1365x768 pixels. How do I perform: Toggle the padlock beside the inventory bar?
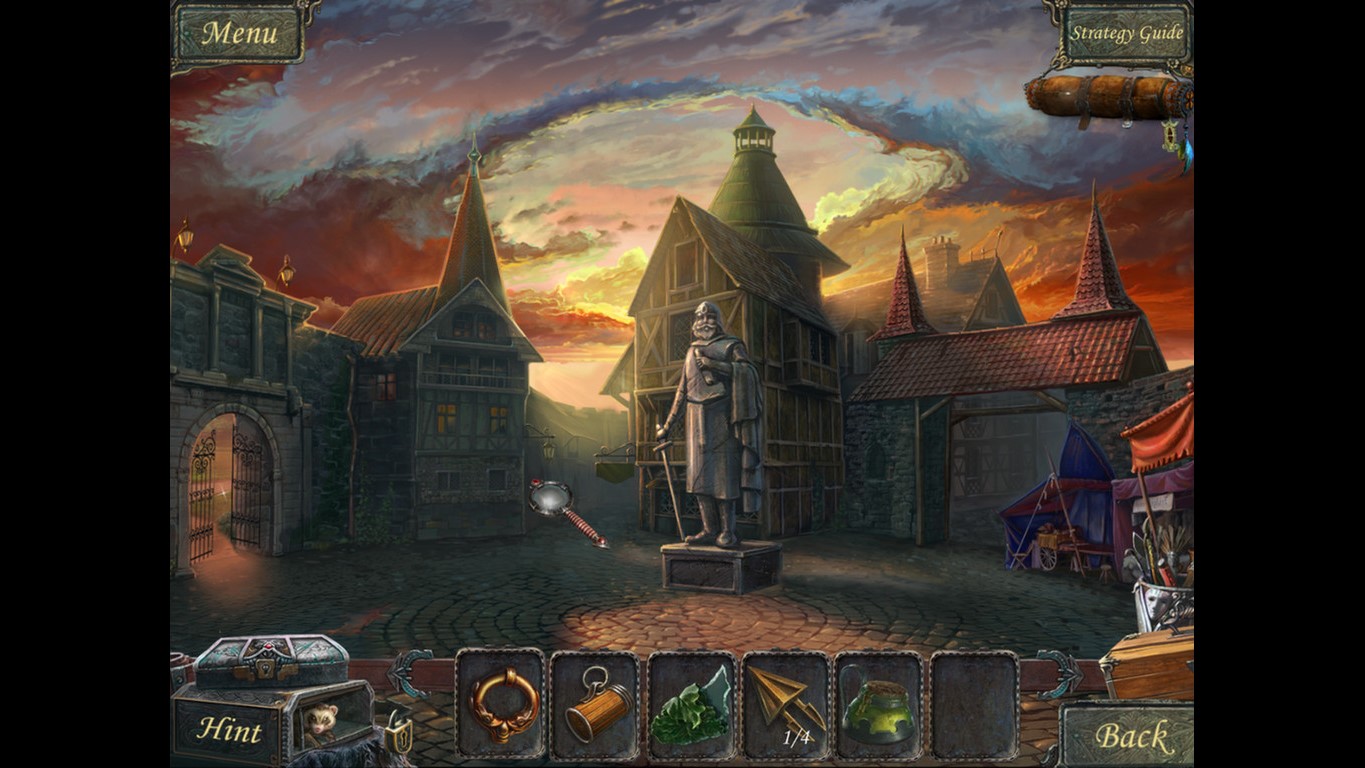point(399,737)
